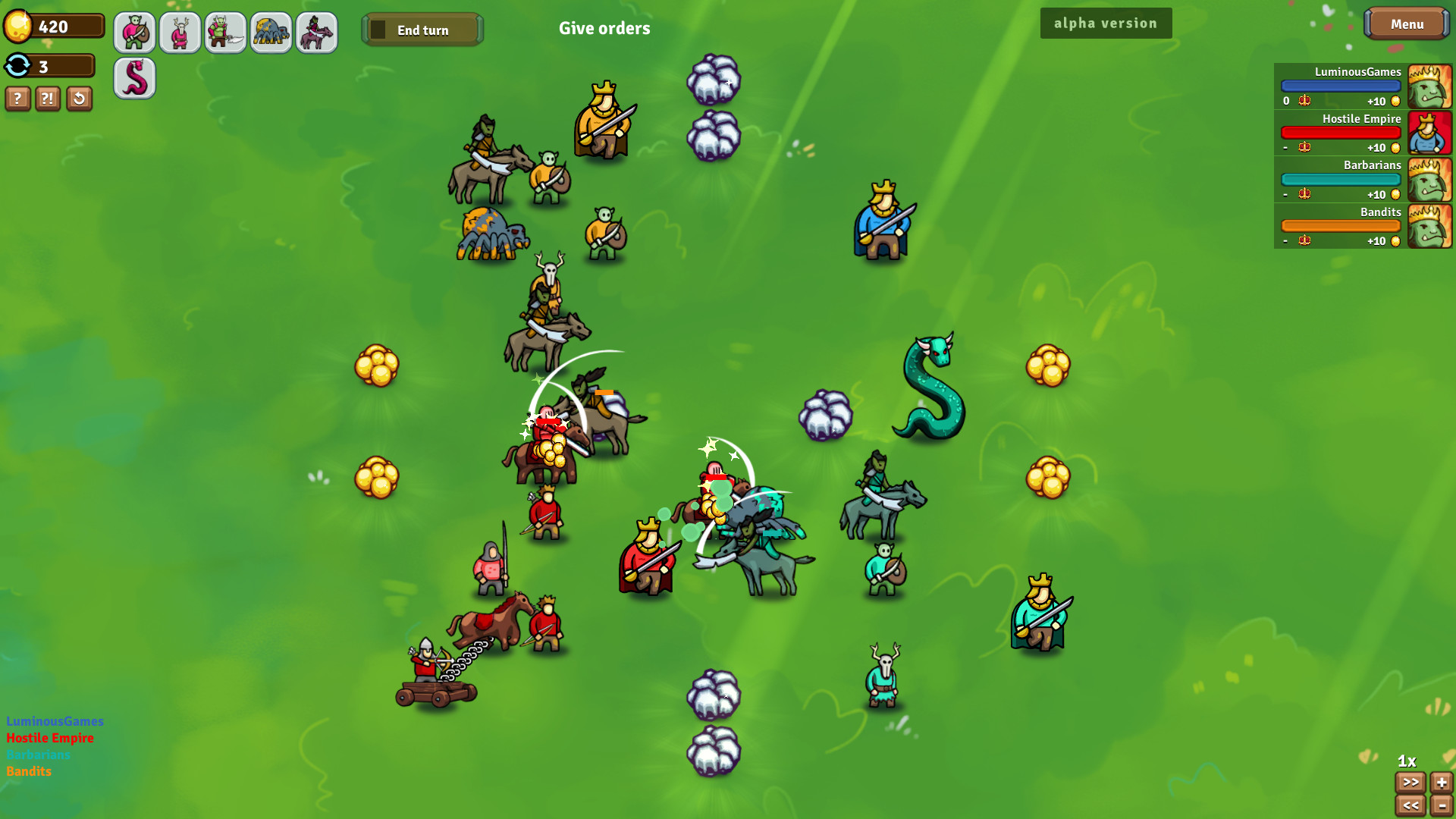Select the pink serpent unit icon

pyautogui.click(x=134, y=78)
